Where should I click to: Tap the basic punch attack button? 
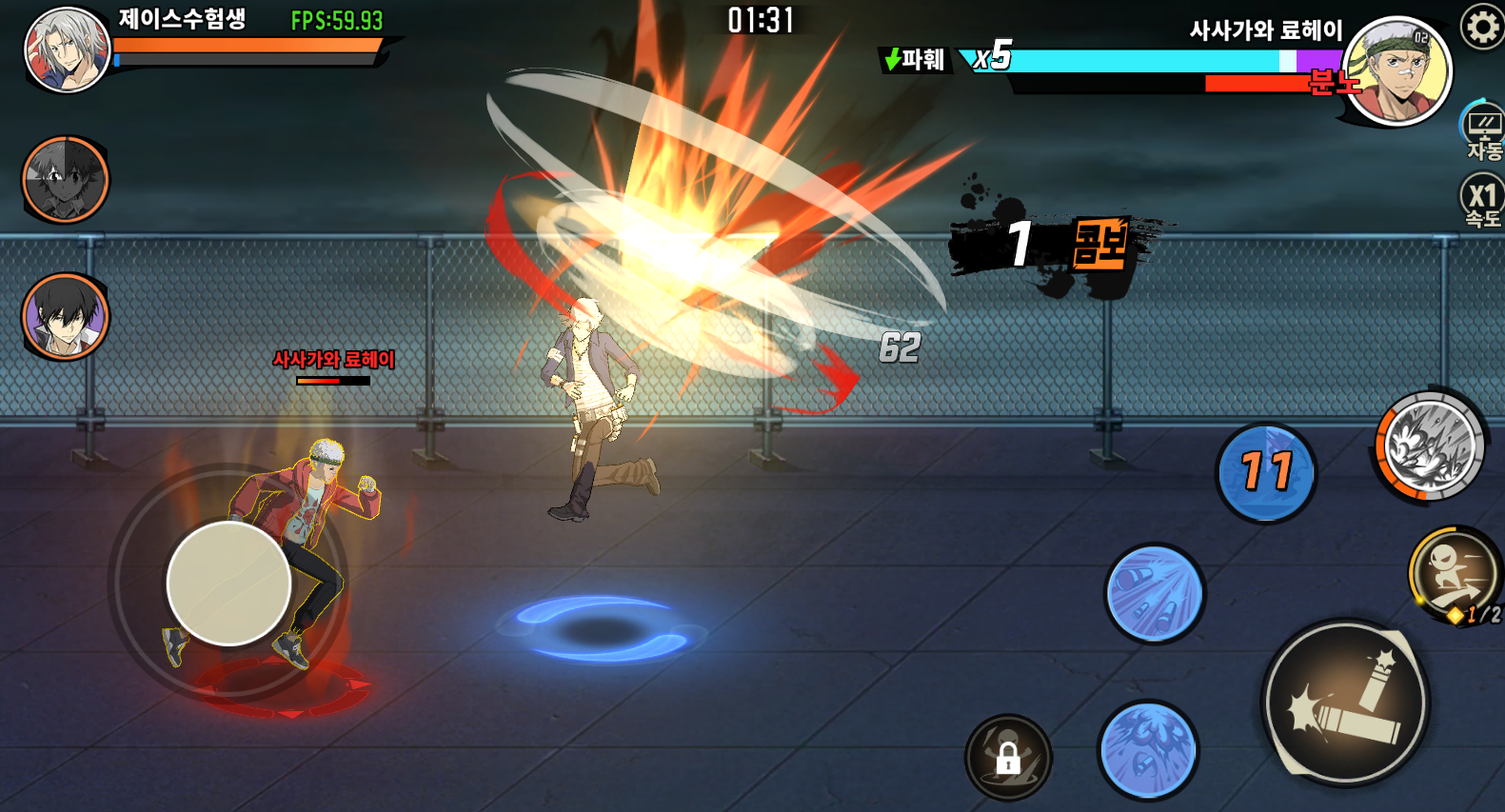[1345, 703]
